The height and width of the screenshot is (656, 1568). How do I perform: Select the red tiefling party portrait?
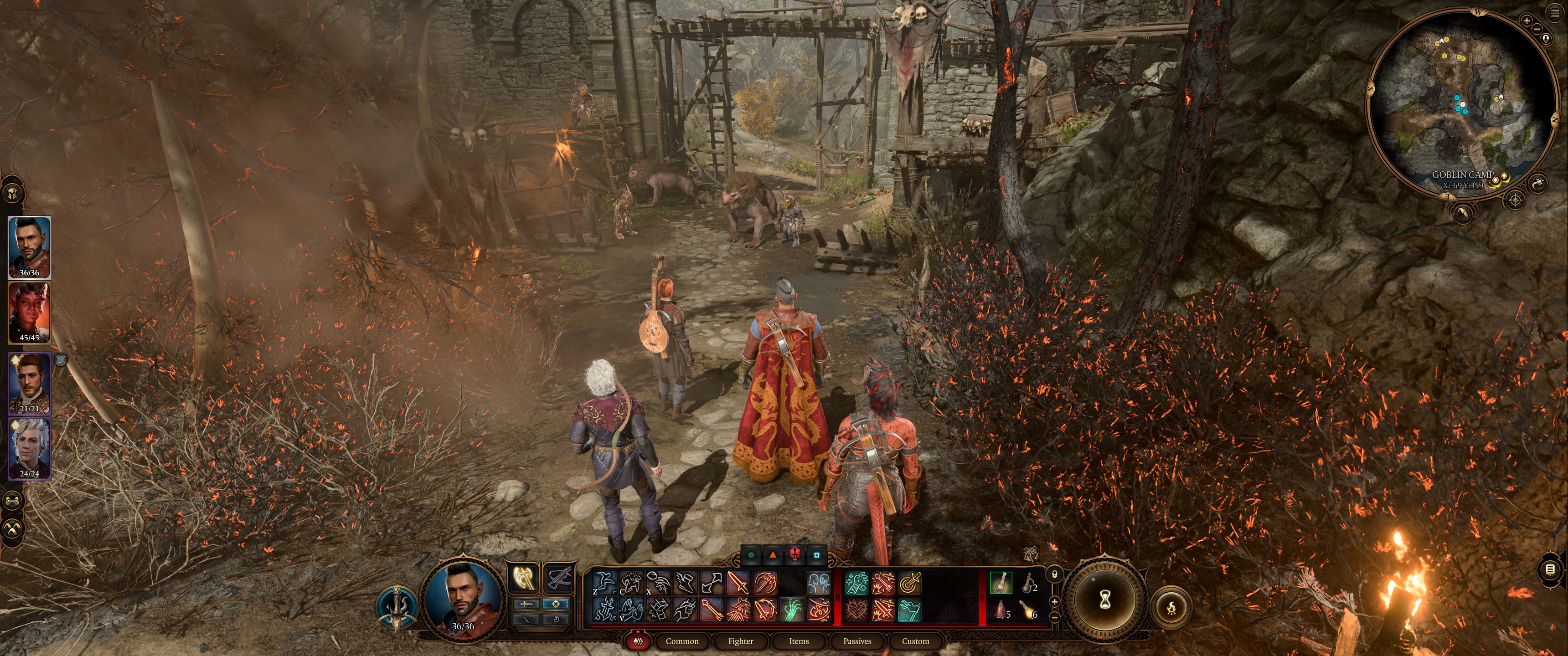pyautogui.click(x=29, y=312)
